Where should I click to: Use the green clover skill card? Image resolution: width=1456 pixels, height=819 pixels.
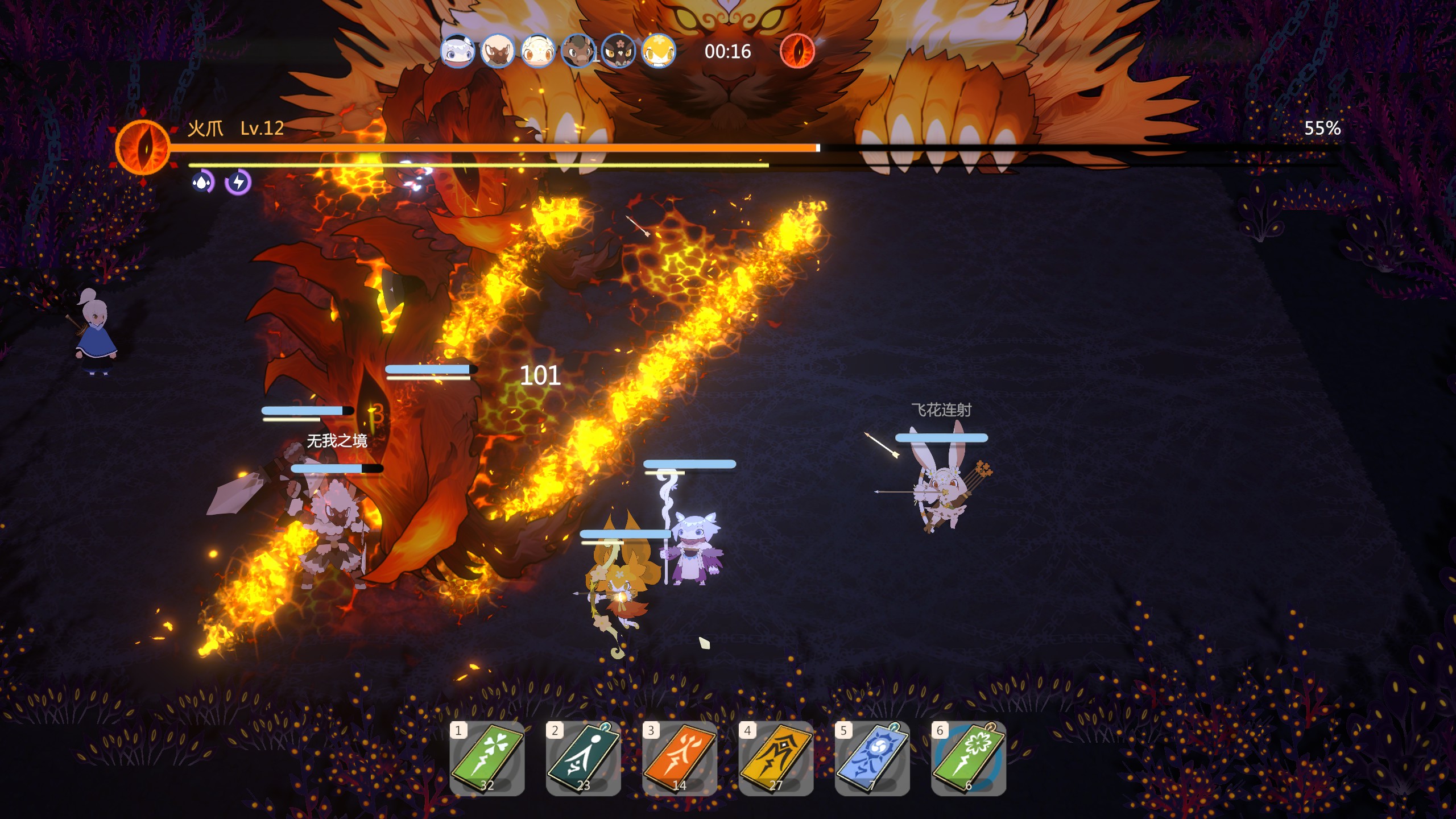coord(487,758)
